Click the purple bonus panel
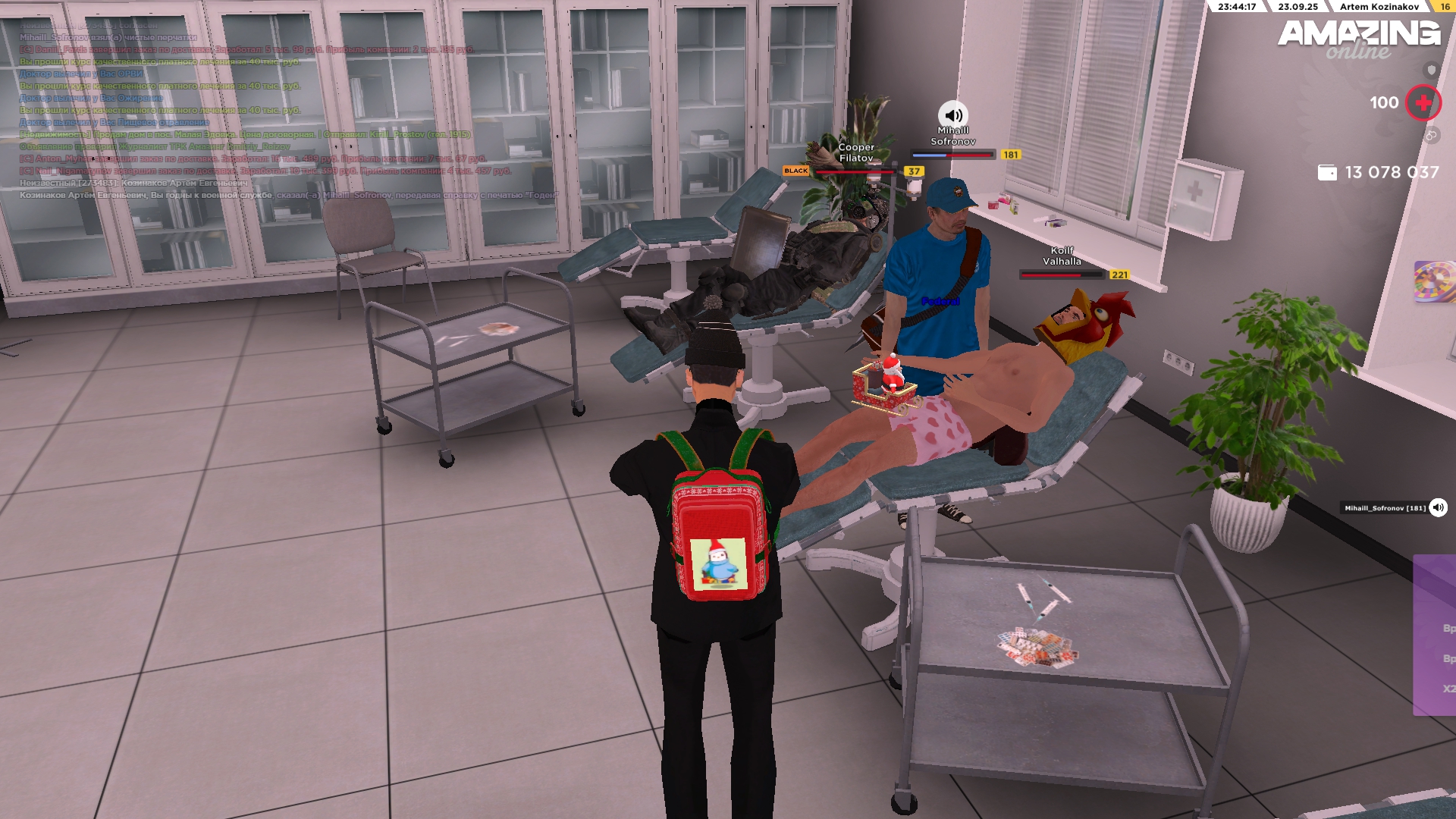Image resolution: width=1456 pixels, height=819 pixels. (x=1435, y=635)
